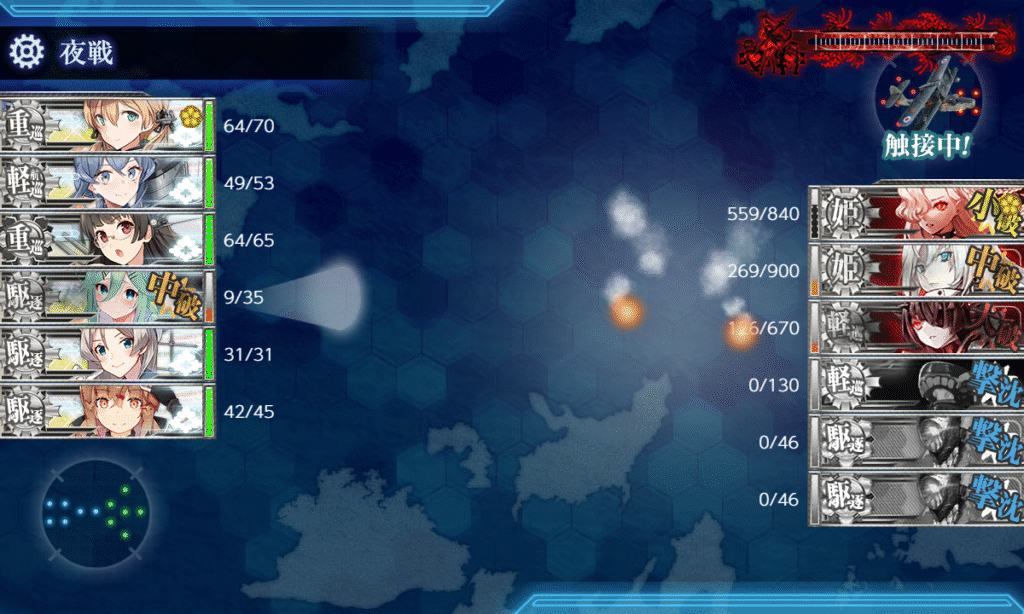This screenshot has width=1024, height=614.
Task: Select the orange-haired destroyer banner
Action: [x=108, y=411]
